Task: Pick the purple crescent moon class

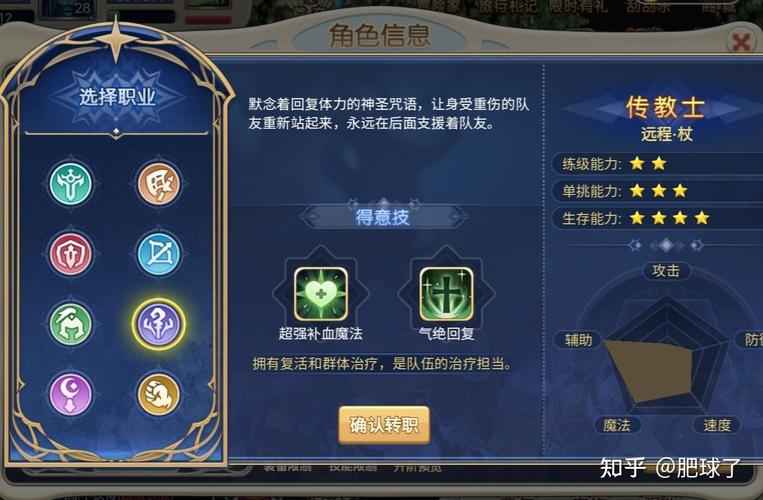Action: coord(71,393)
